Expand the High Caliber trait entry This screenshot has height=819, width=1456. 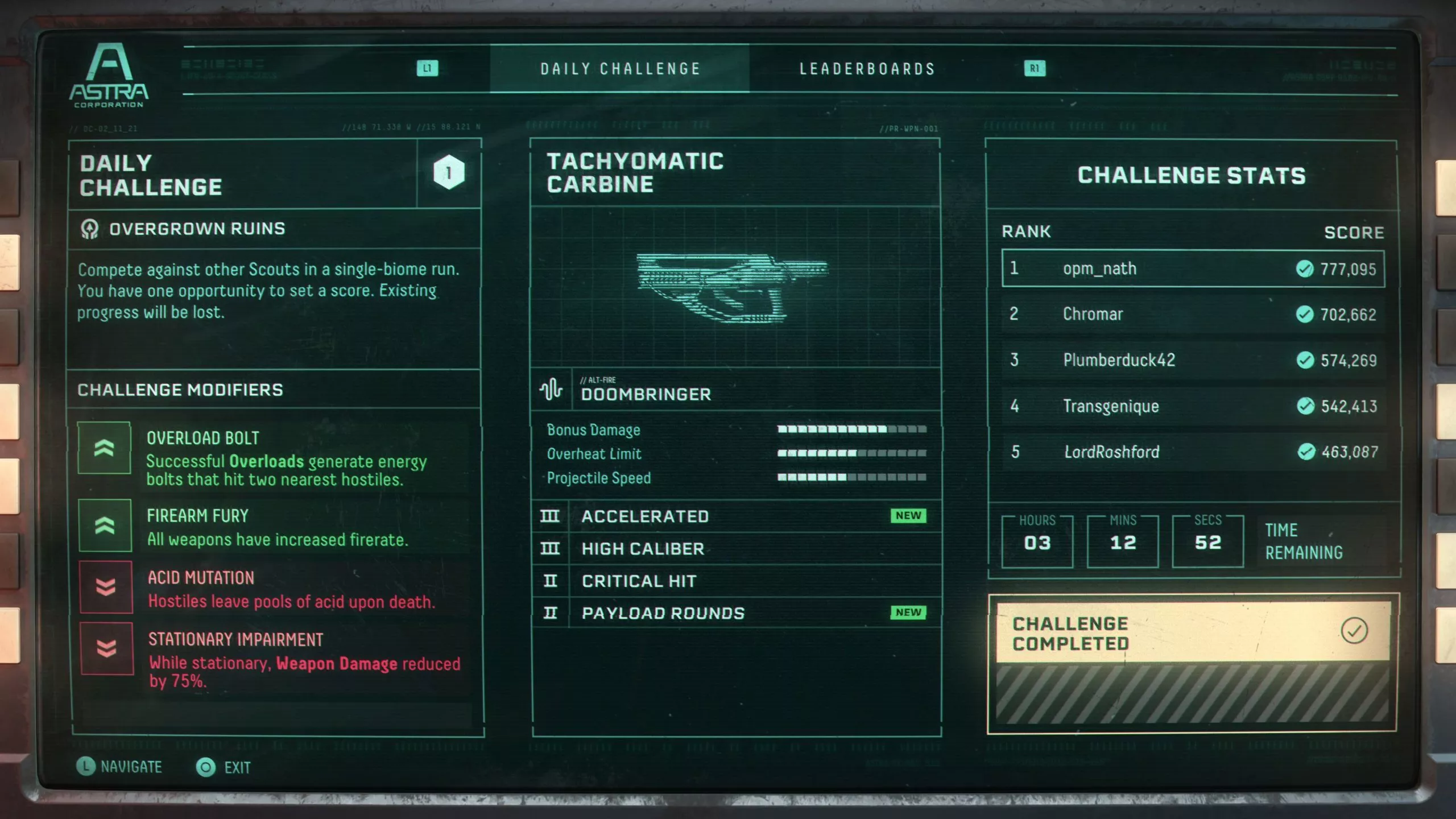[643, 548]
